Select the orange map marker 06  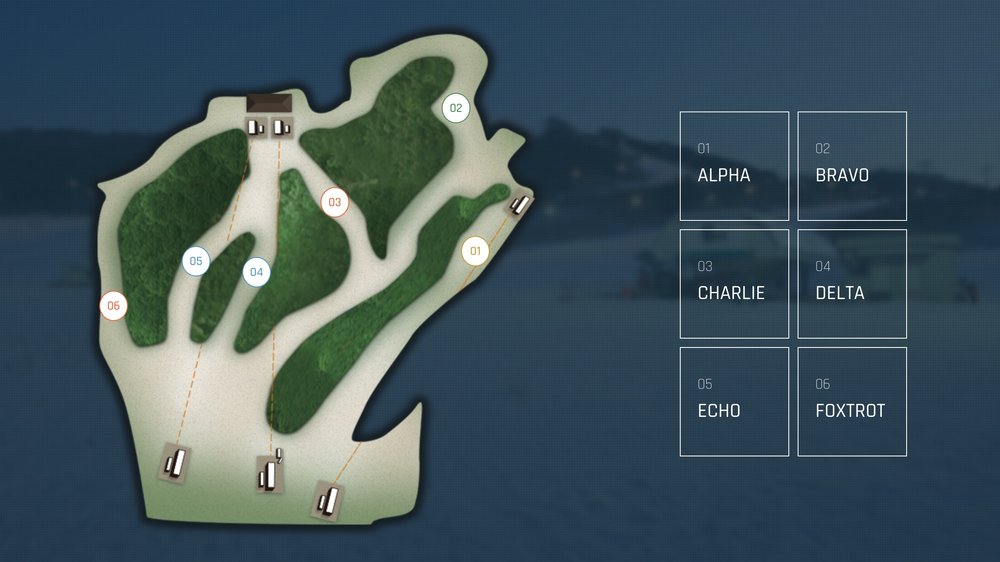(x=114, y=306)
